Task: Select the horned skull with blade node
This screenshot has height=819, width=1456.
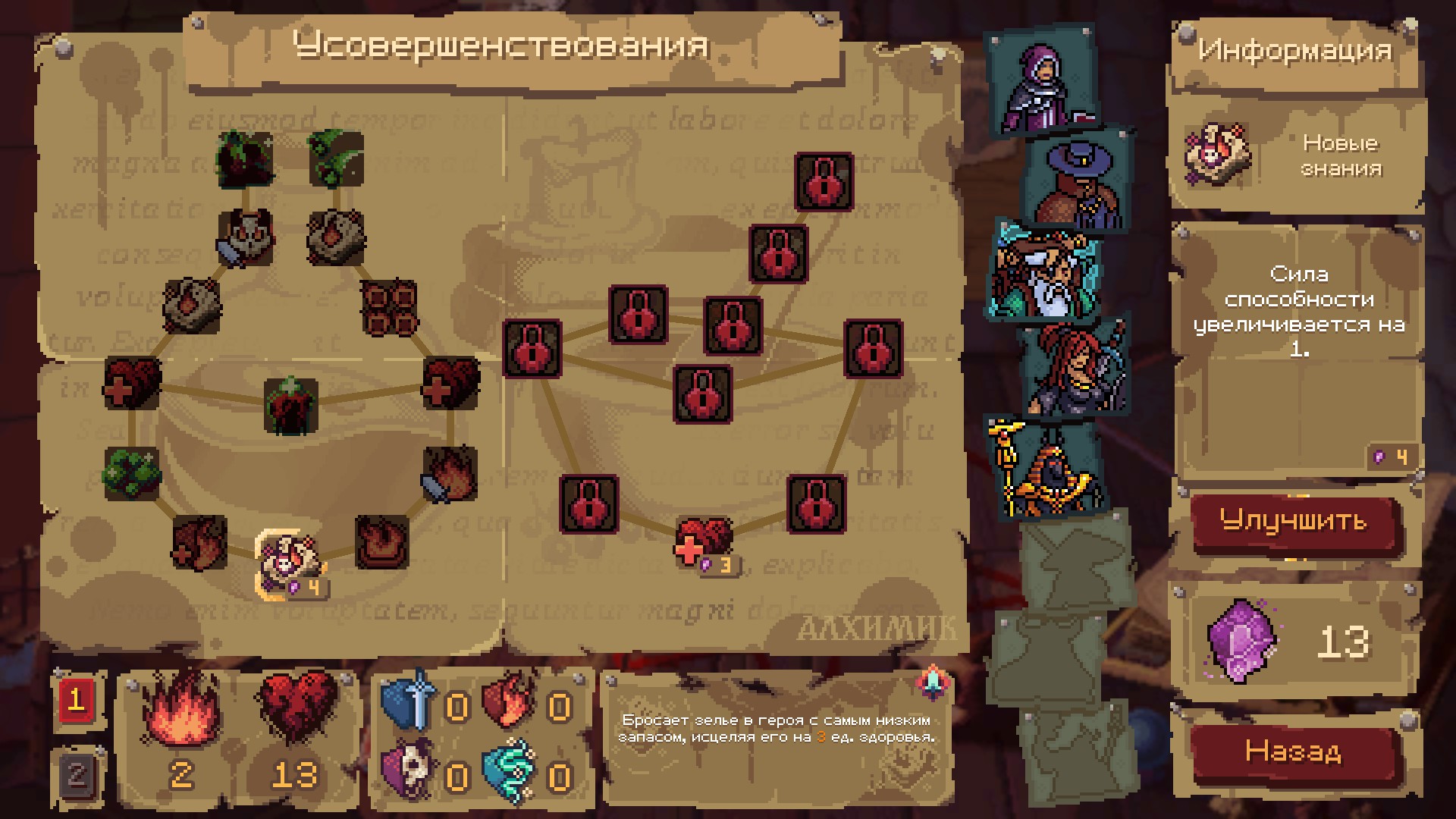Action: tap(246, 237)
